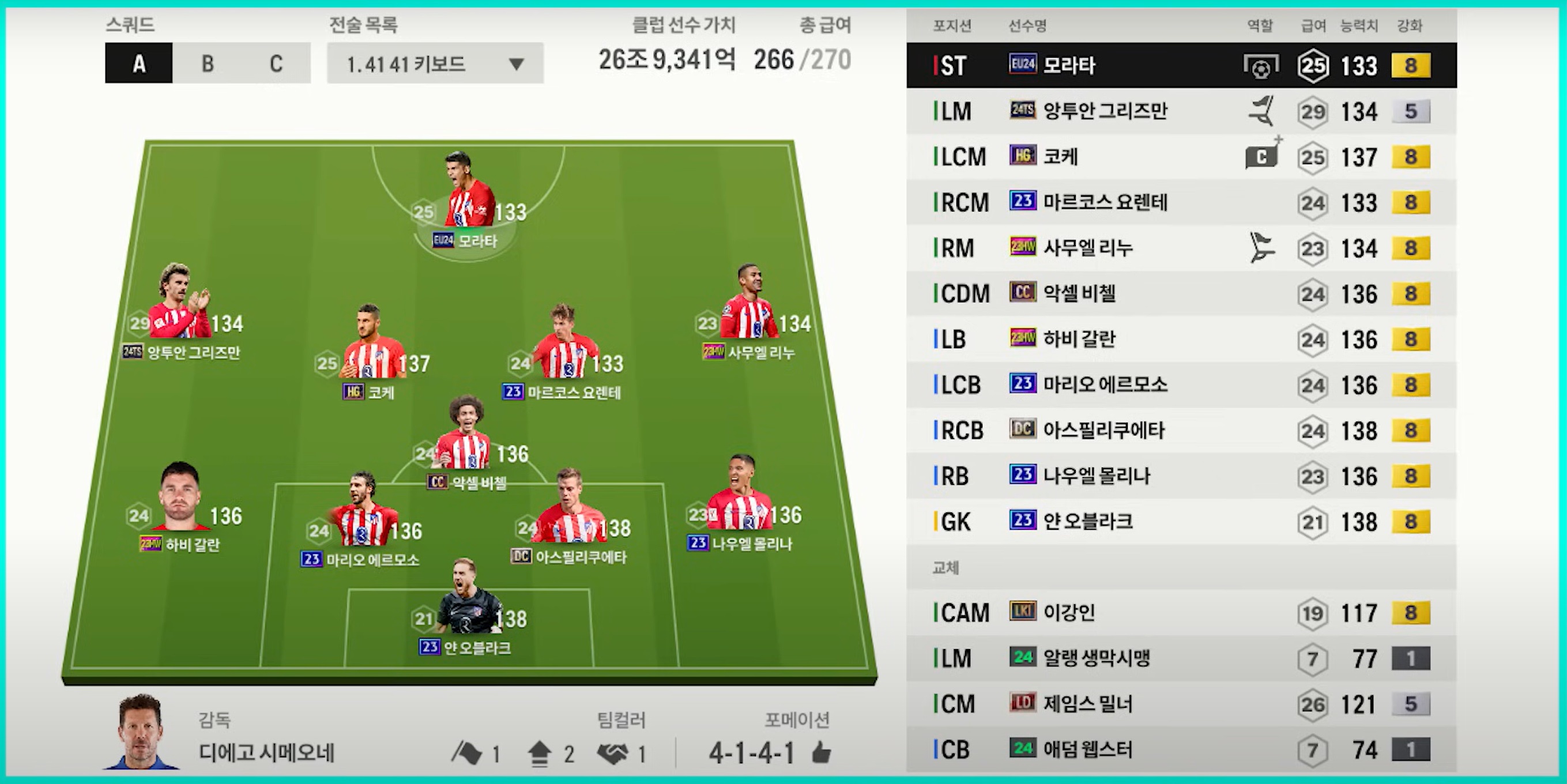Click manager Diego Simeone's portrait
1567x784 pixels.
pos(141,732)
